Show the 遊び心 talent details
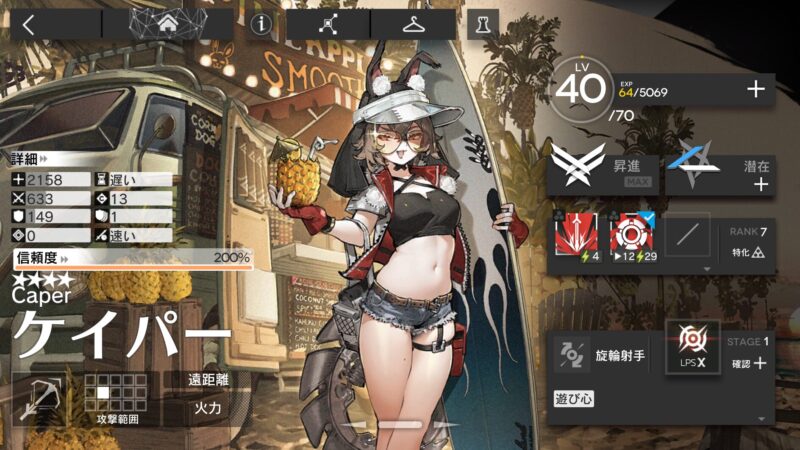The image size is (800, 450). 575,398
